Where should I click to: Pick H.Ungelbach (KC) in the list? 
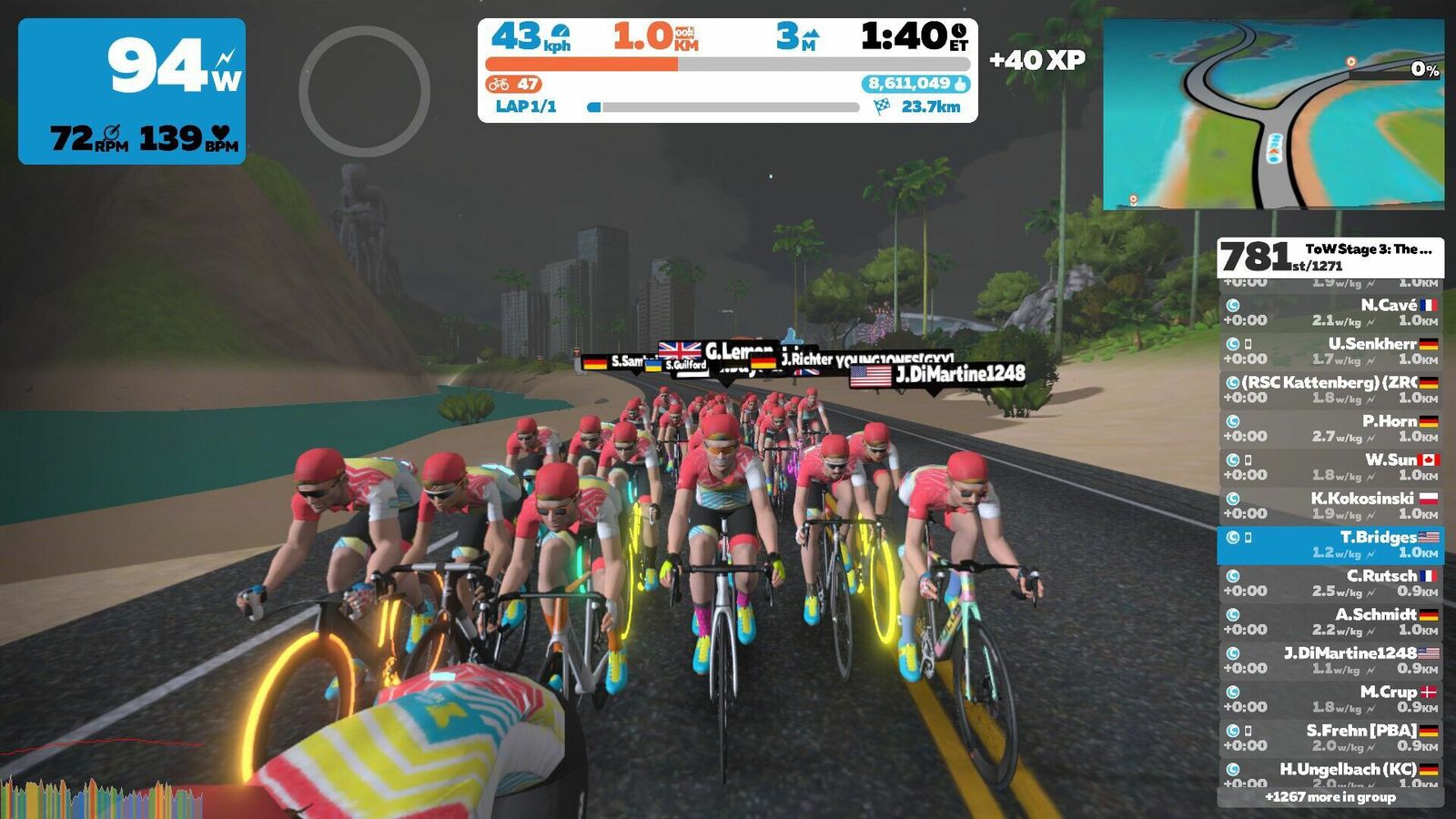point(1330,774)
